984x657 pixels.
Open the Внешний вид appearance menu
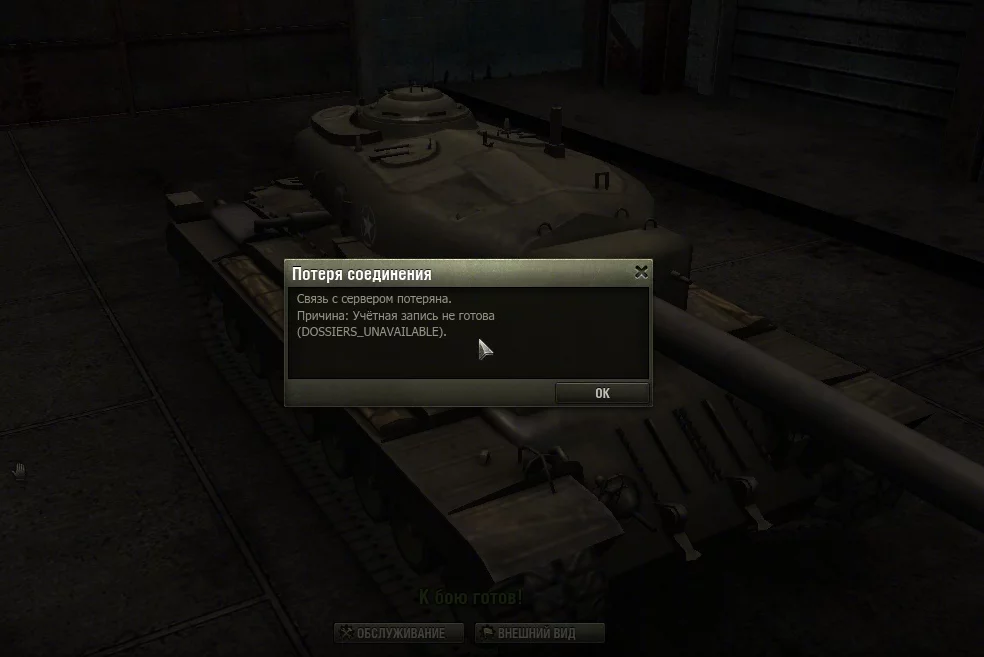[x=539, y=633]
